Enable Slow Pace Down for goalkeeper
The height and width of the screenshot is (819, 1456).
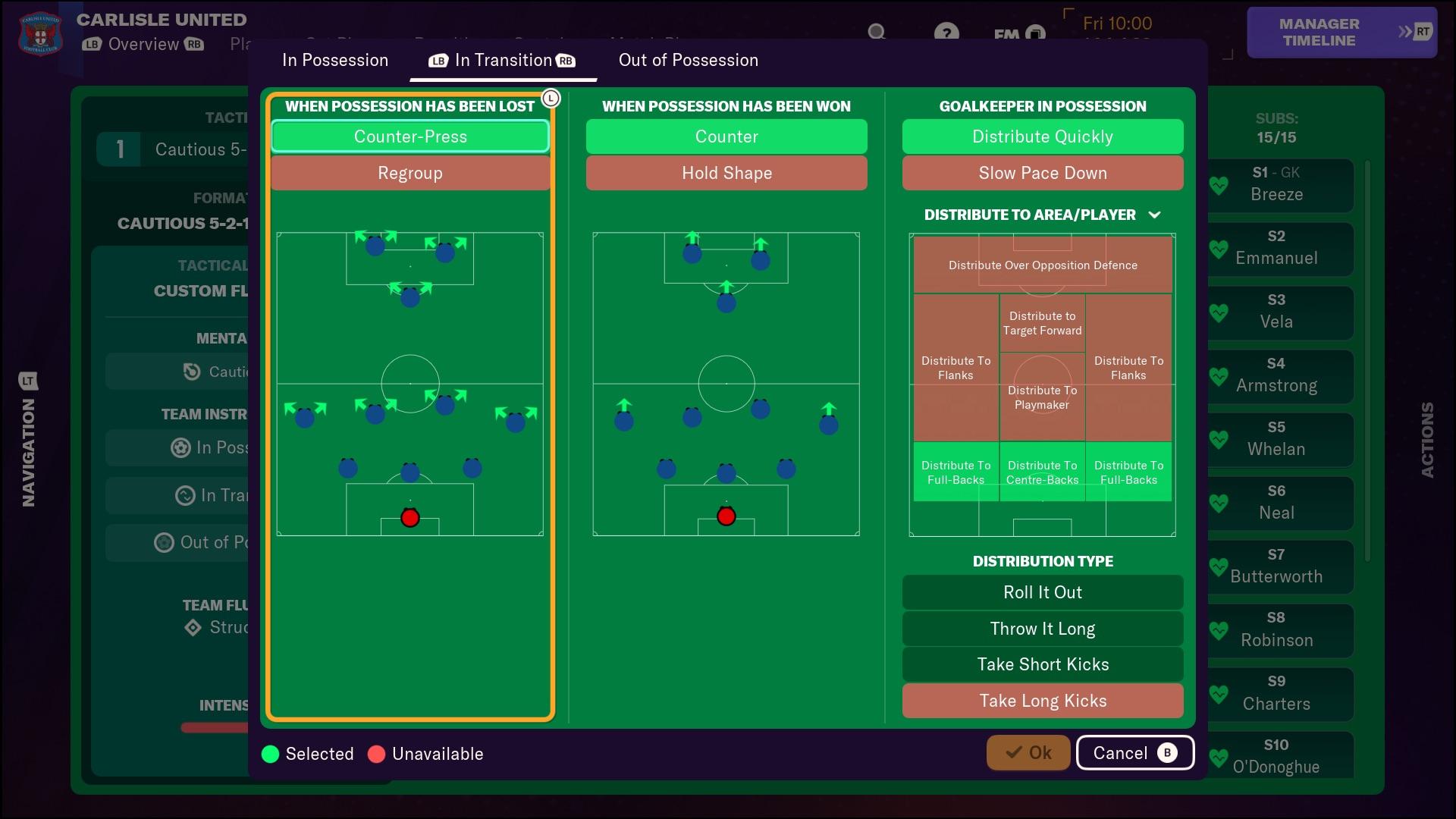pyautogui.click(x=1042, y=173)
